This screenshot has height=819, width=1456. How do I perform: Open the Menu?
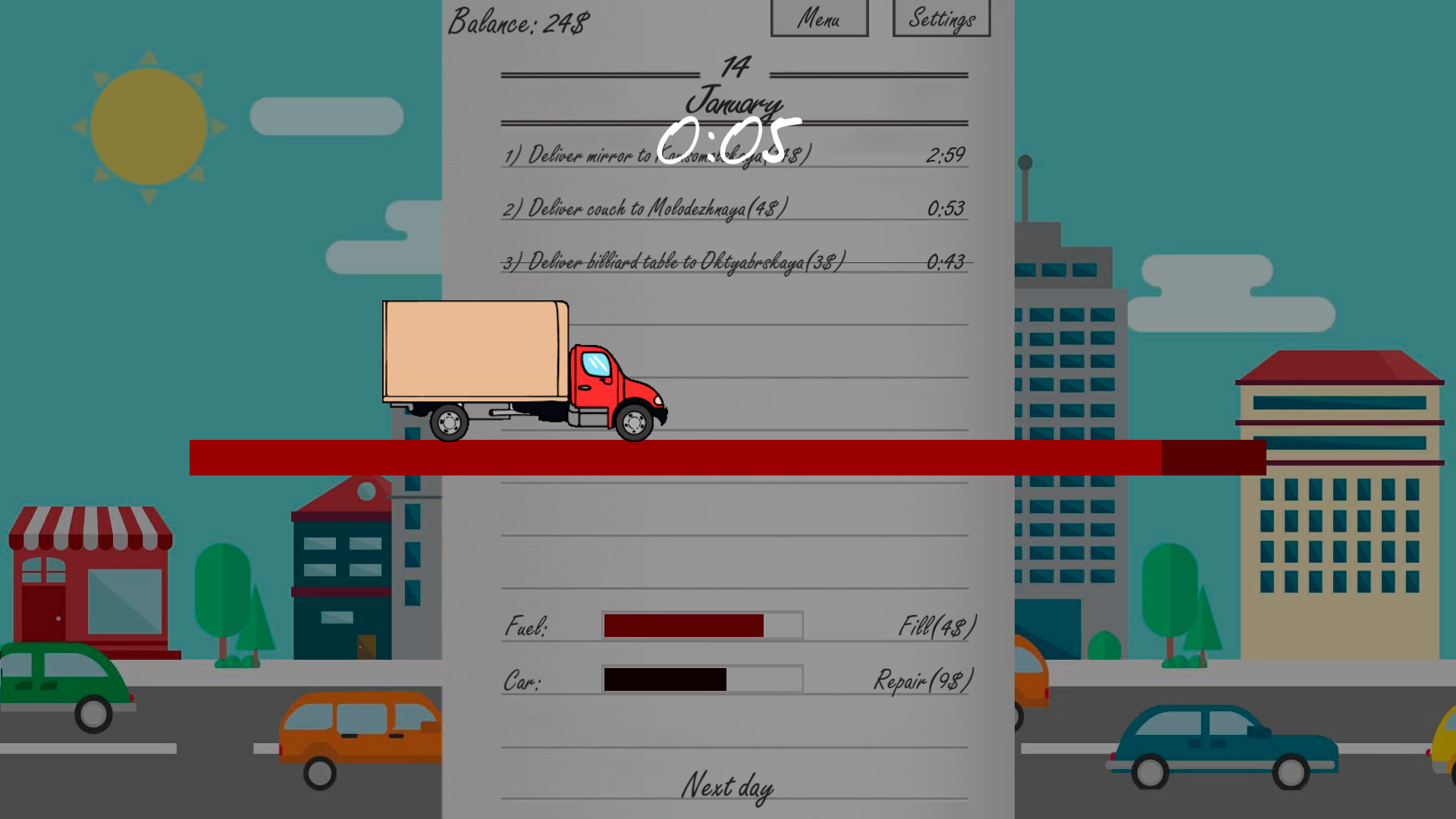click(819, 18)
